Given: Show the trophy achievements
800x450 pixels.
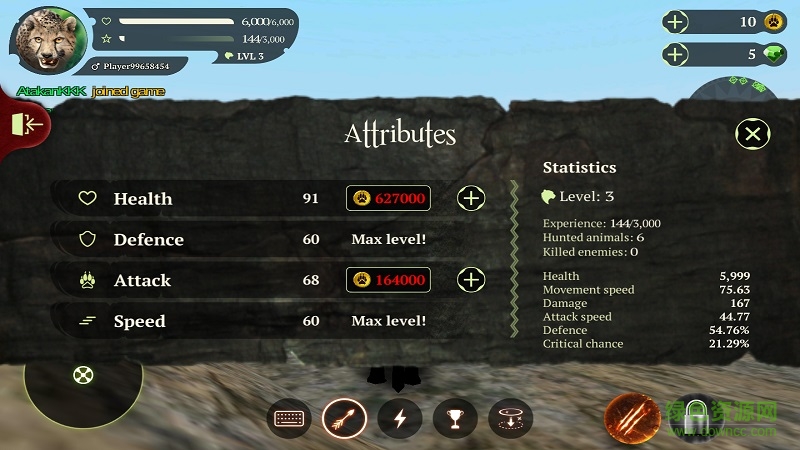Looking at the screenshot, I should 455,418.
